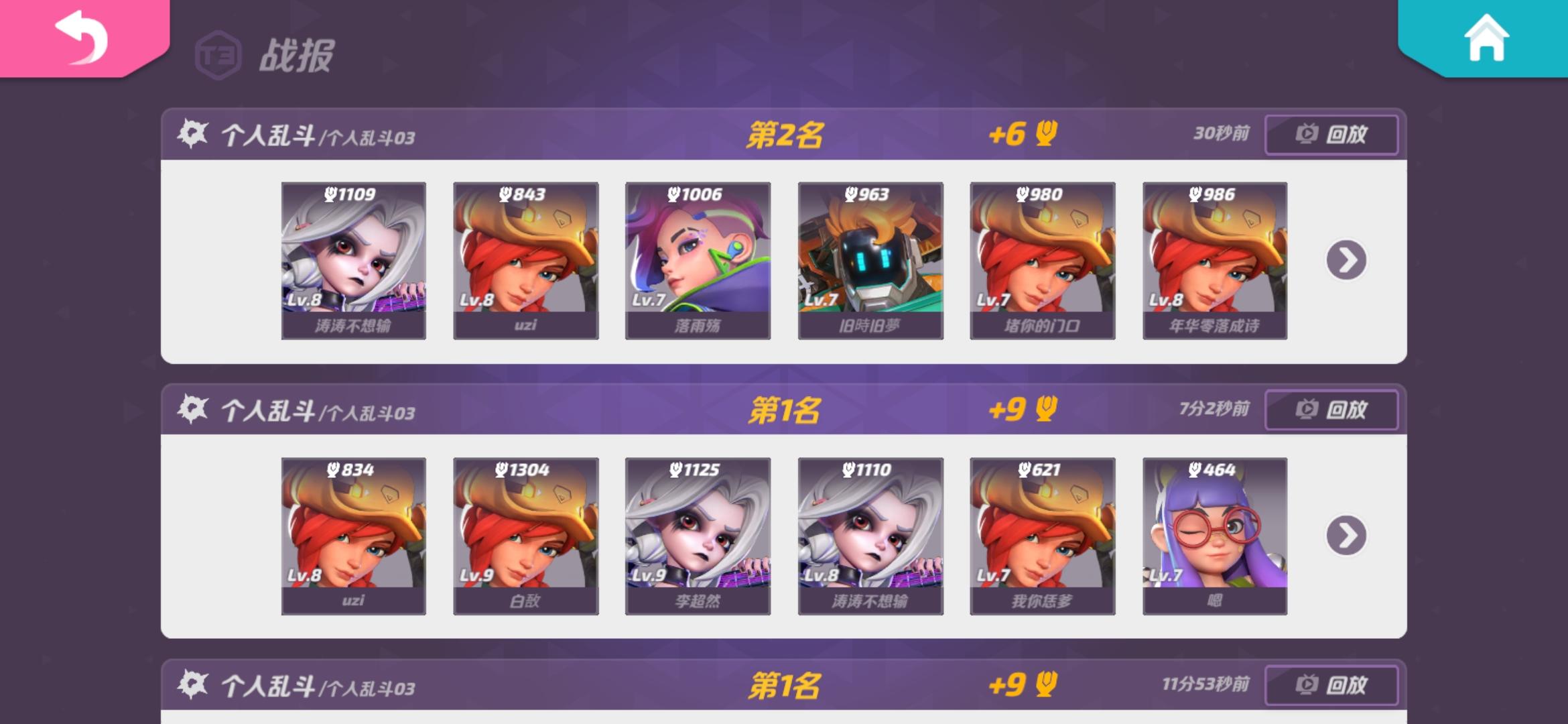Open replay for the 30秒前 match
1568x724 pixels.
click(x=1331, y=134)
